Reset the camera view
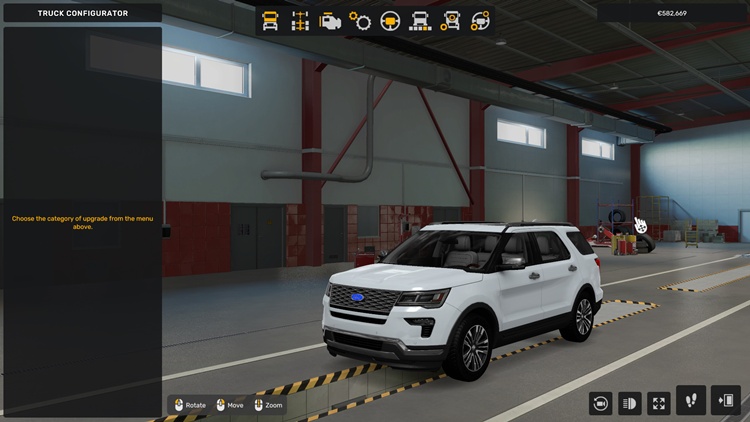The height and width of the screenshot is (422, 750). click(x=602, y=403)
